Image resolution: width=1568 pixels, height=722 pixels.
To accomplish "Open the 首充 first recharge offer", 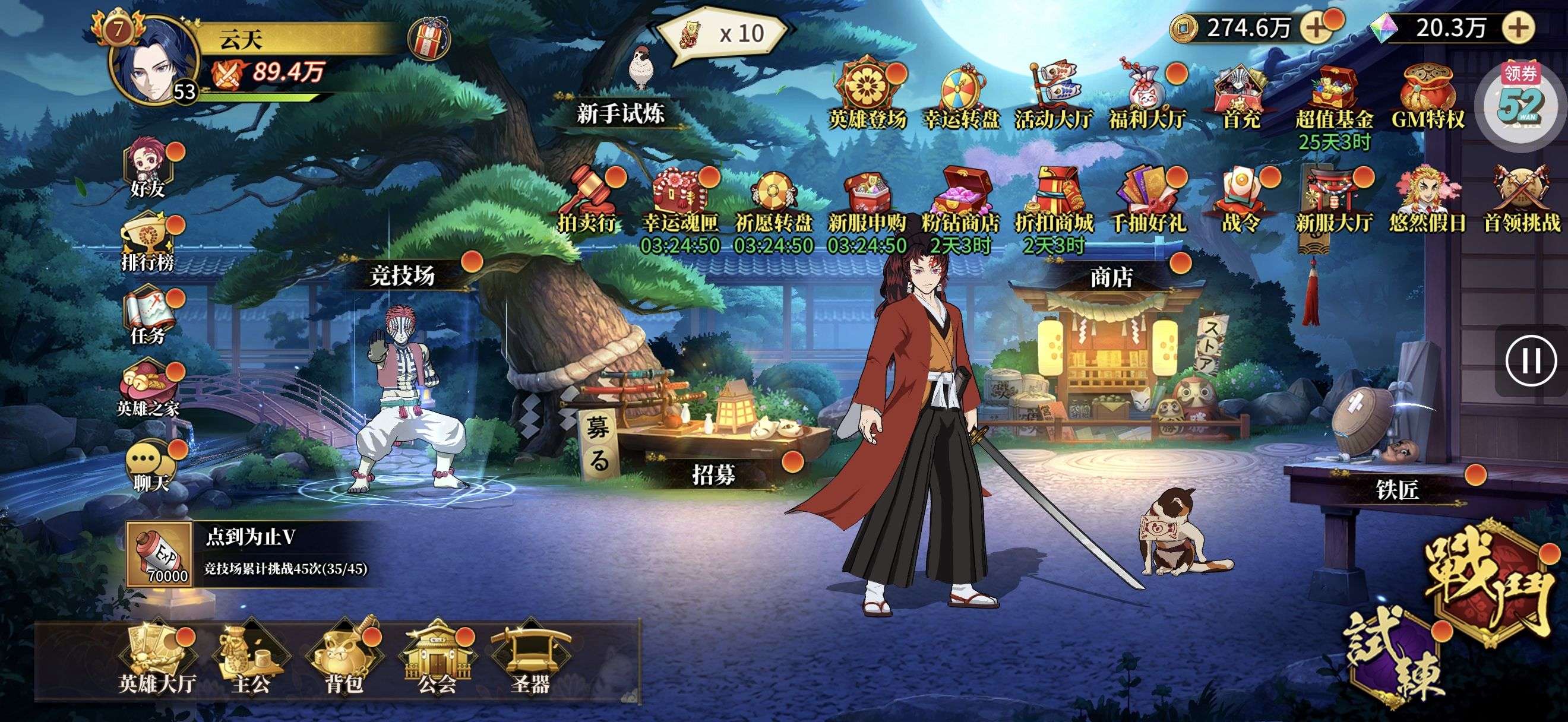I will coord(1241,97).
